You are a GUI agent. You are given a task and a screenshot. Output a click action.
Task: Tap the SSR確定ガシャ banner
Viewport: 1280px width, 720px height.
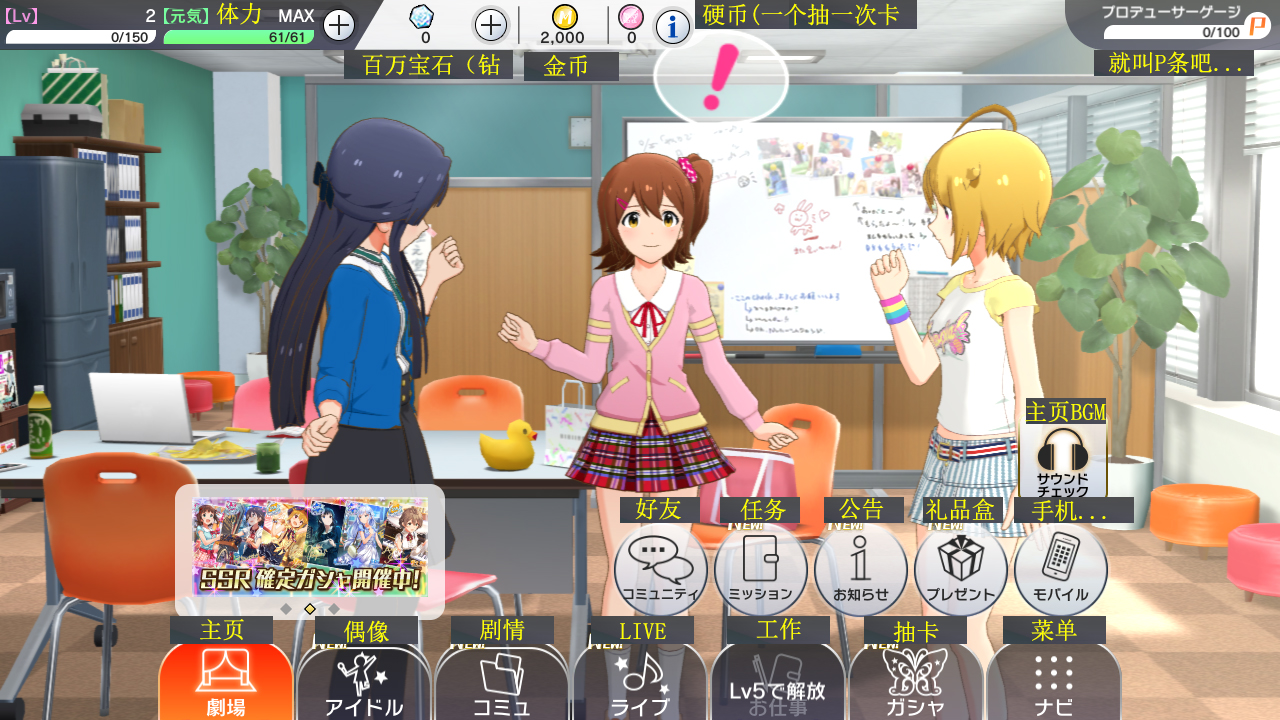coord(310,548)
